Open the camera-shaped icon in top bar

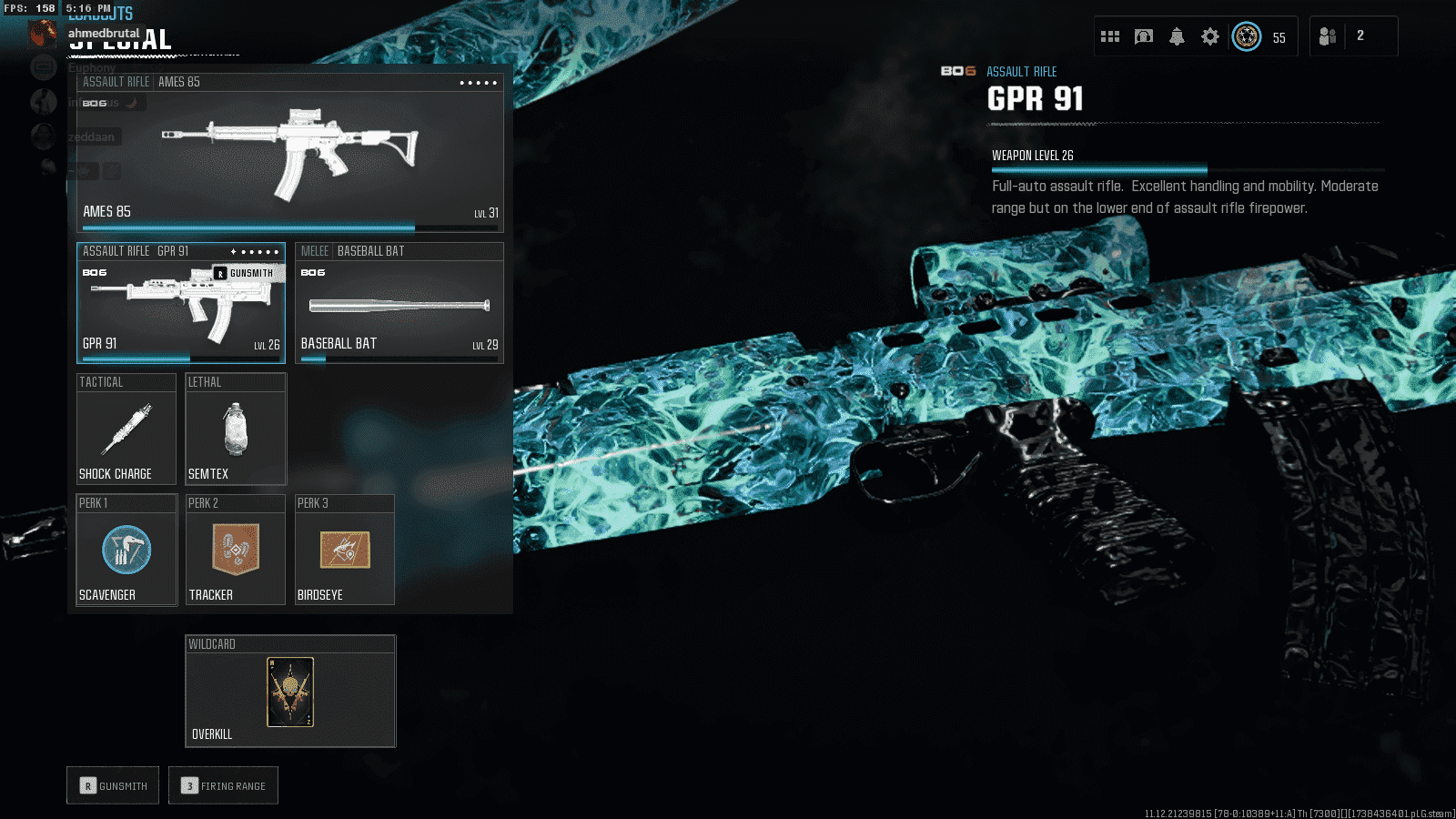click(x=1144, y=36)
